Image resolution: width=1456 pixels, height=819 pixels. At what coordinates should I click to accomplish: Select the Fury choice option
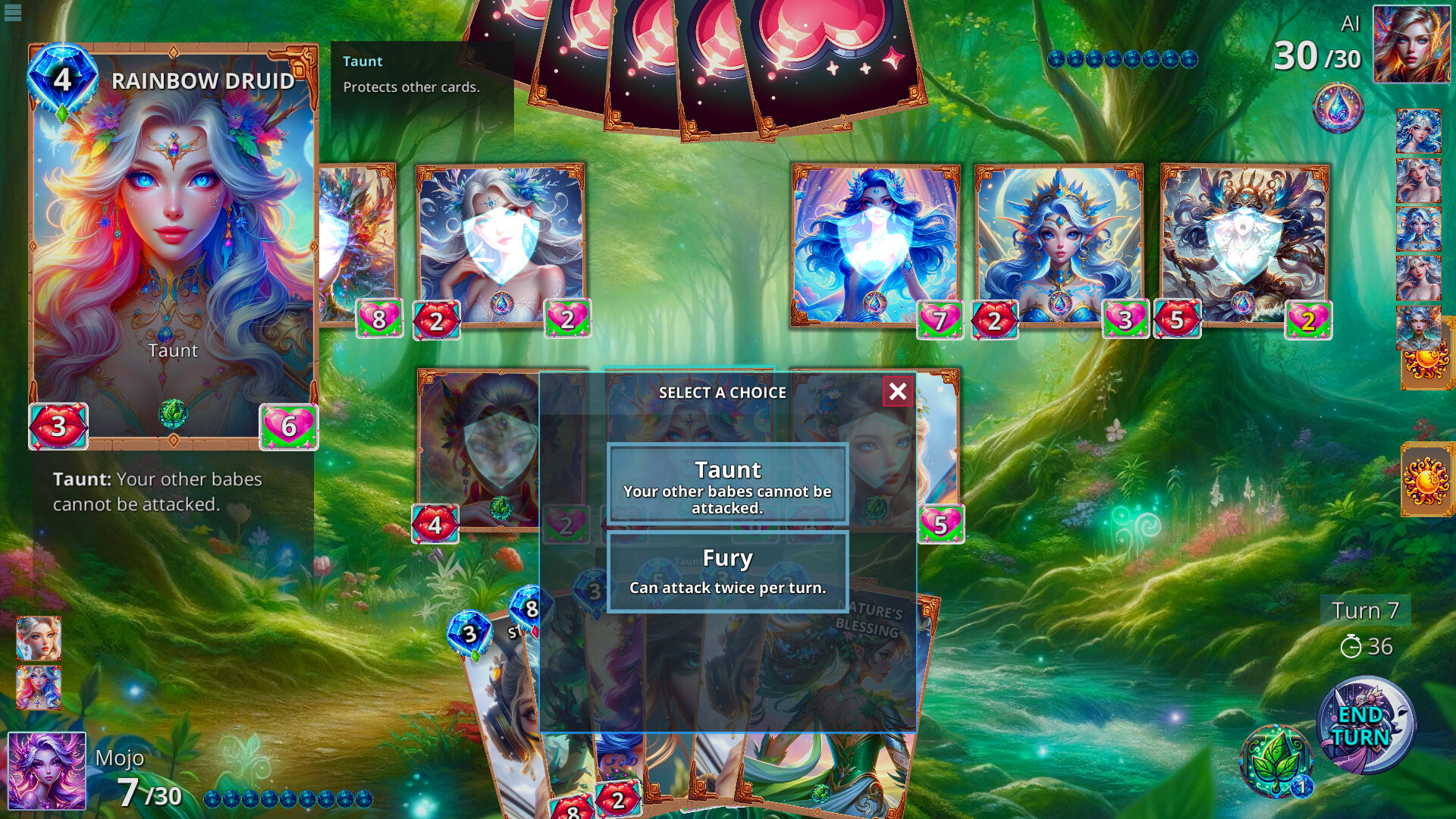coord(726,570)
